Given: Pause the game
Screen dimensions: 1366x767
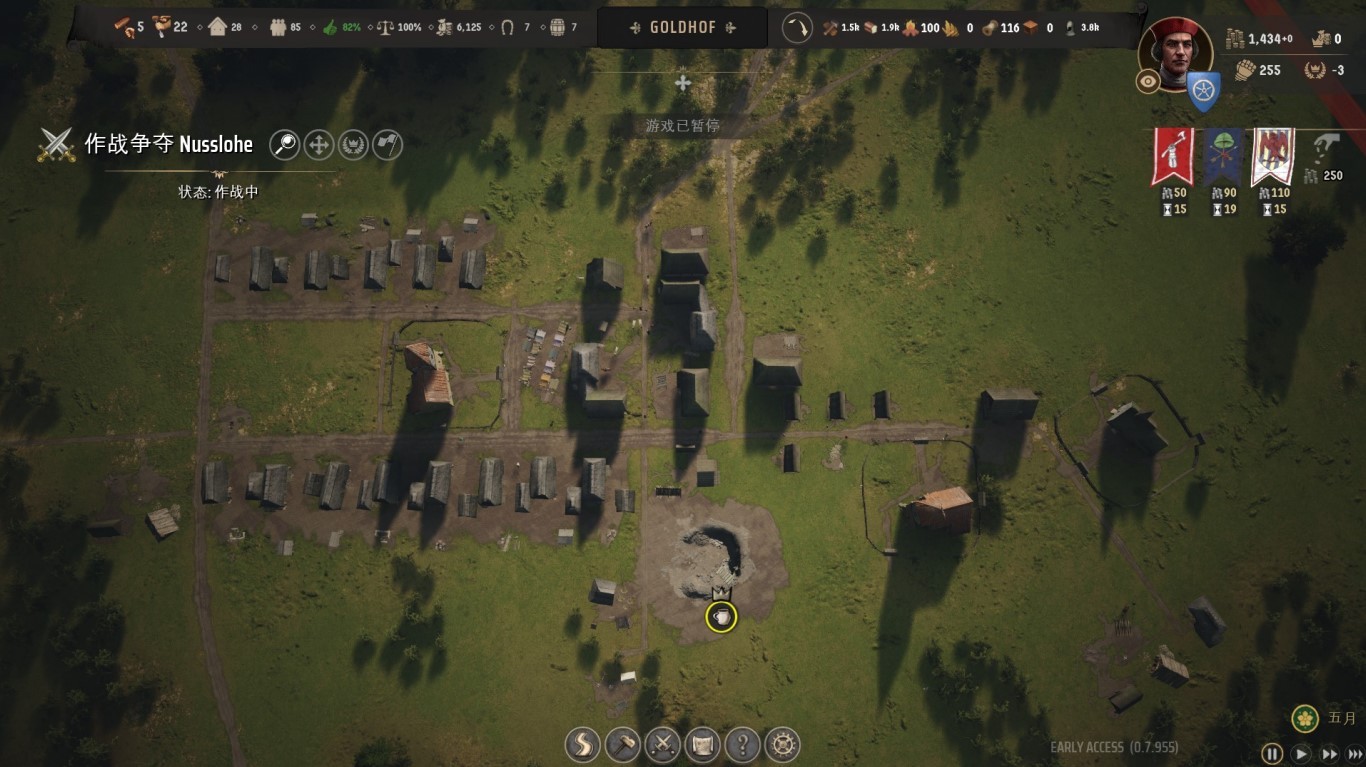Looking at the screenshot, I should 1272,754.
